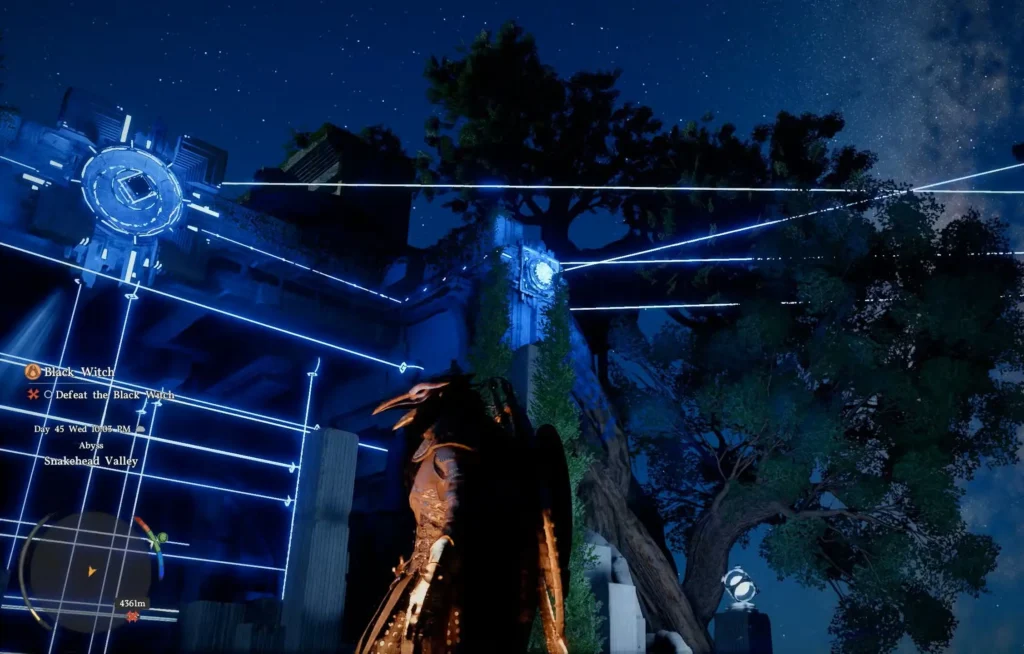Click the orange player arrow on the minimap
1024x654 pixels.
tap(92, 571)
